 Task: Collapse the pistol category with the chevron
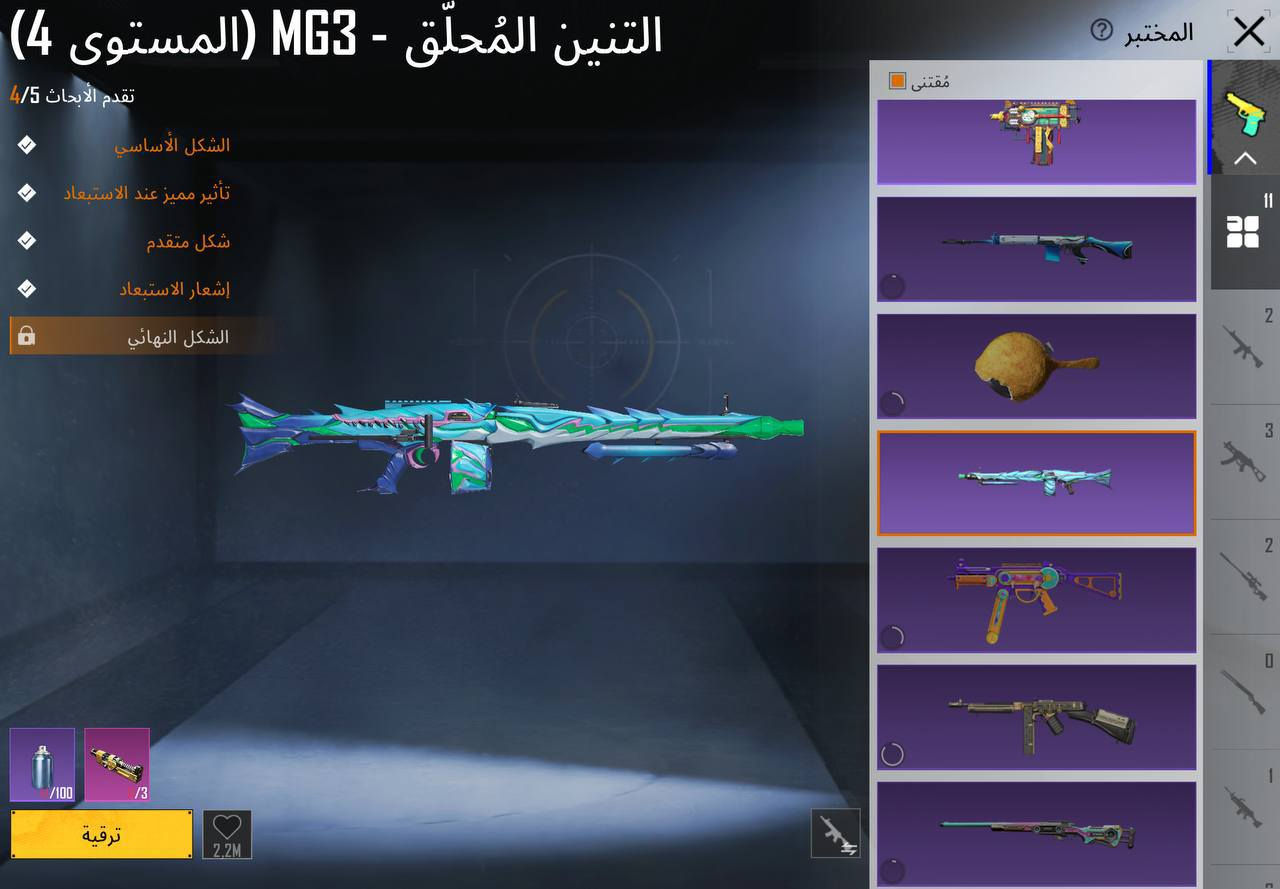coord(1246,158)
